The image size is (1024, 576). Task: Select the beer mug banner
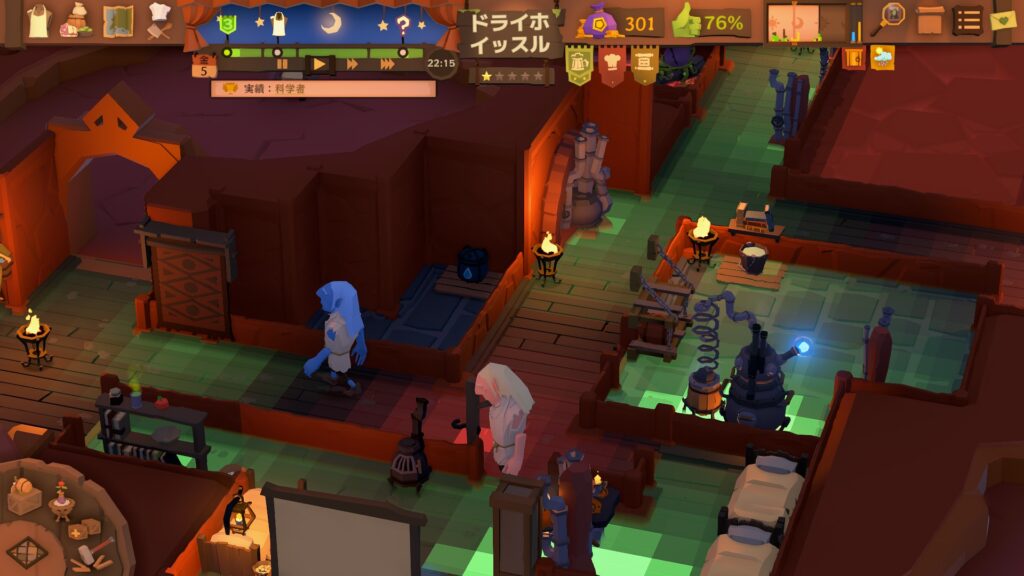click(579, 63)
